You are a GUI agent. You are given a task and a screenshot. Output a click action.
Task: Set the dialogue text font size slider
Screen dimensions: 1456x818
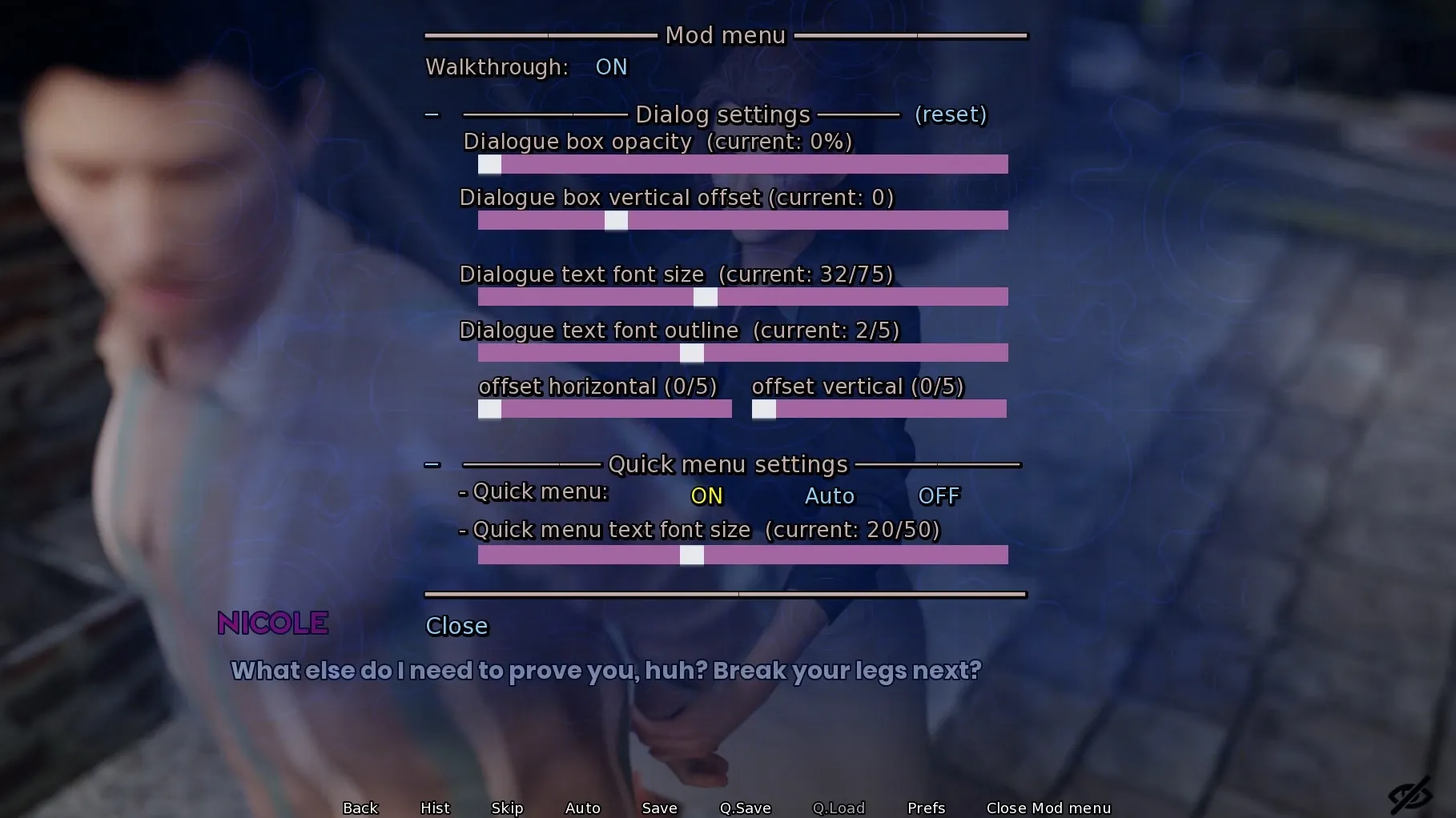pyautogui.click(x=742, y=298)
